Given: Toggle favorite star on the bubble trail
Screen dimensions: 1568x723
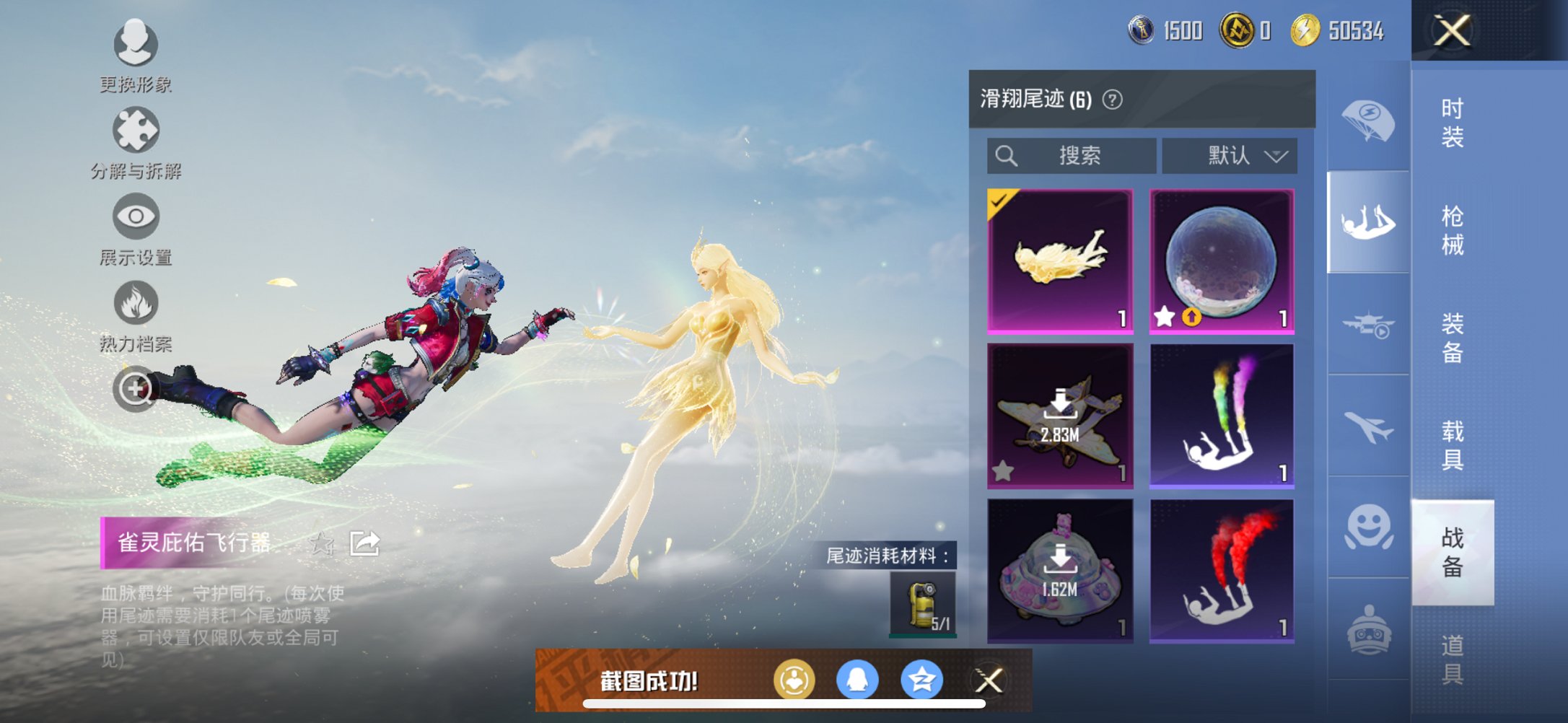Looking at the screenshot, I should point(1165,315).
